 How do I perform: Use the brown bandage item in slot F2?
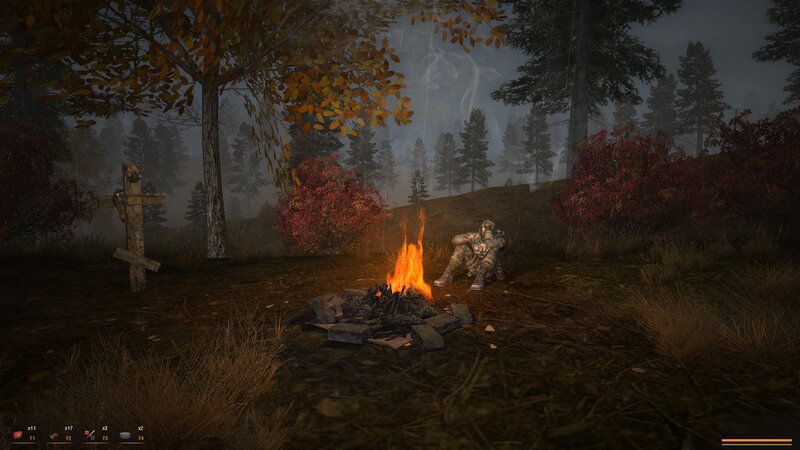[x=54, y=435]
